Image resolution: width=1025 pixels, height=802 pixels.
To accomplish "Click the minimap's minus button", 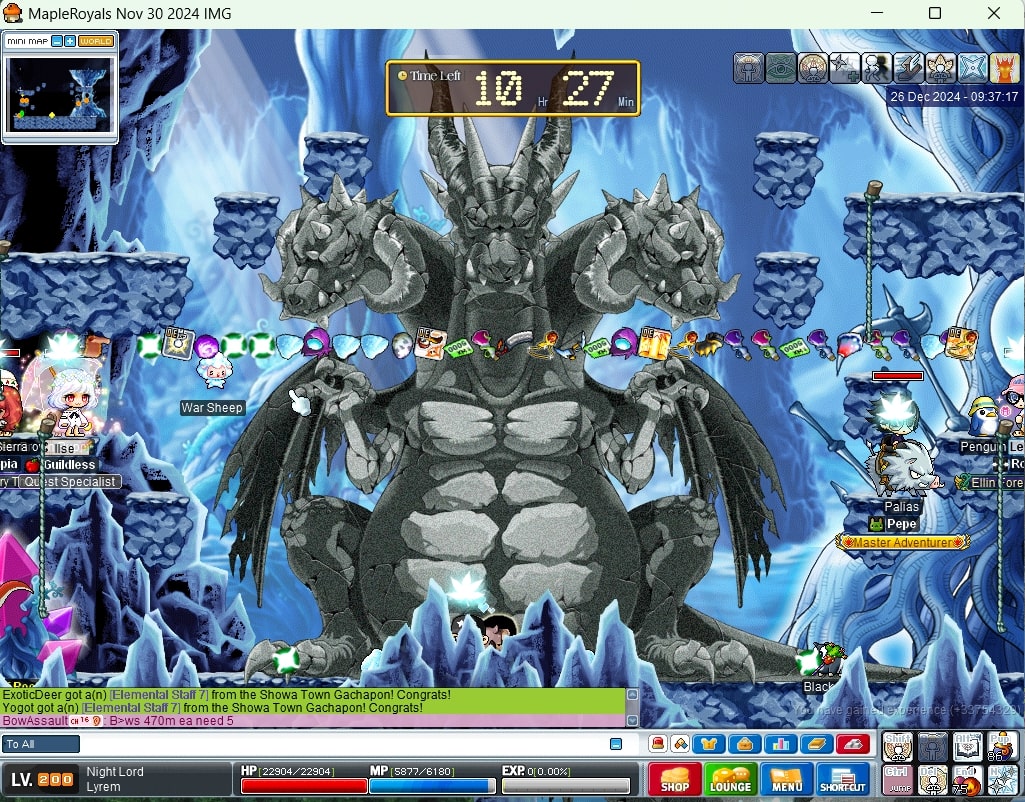I will click(57, 41).
